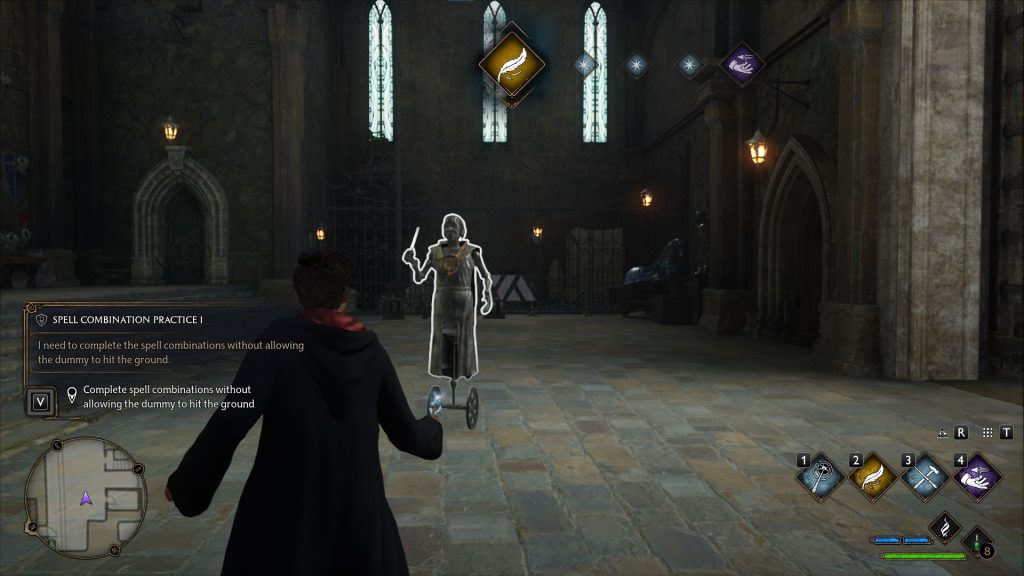Screen dimensions: 1024x576
Task: Open the circular minimap
Action: click(86, 497)
